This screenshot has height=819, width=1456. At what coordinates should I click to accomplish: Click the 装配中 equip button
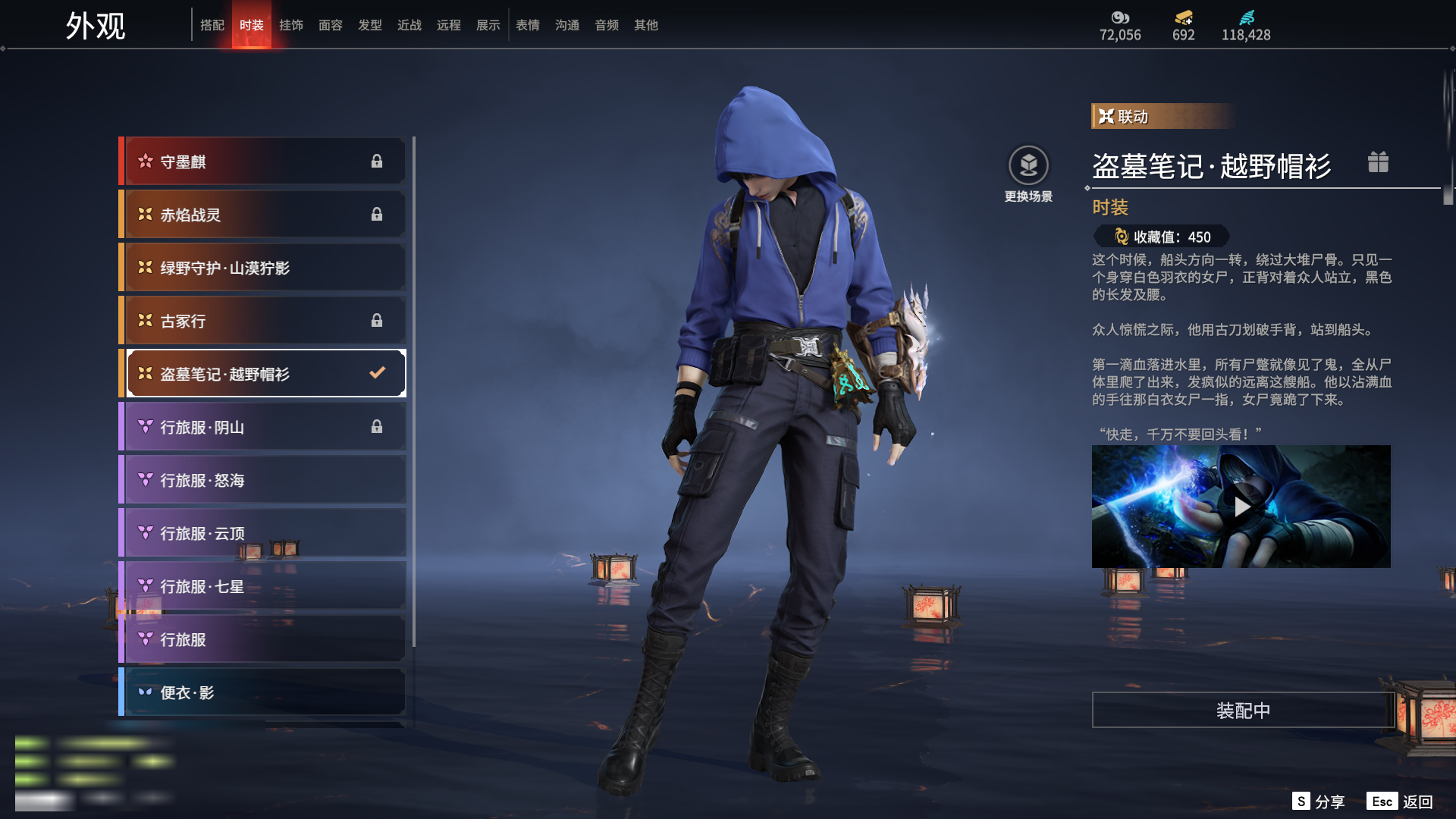click(1243, 711)
